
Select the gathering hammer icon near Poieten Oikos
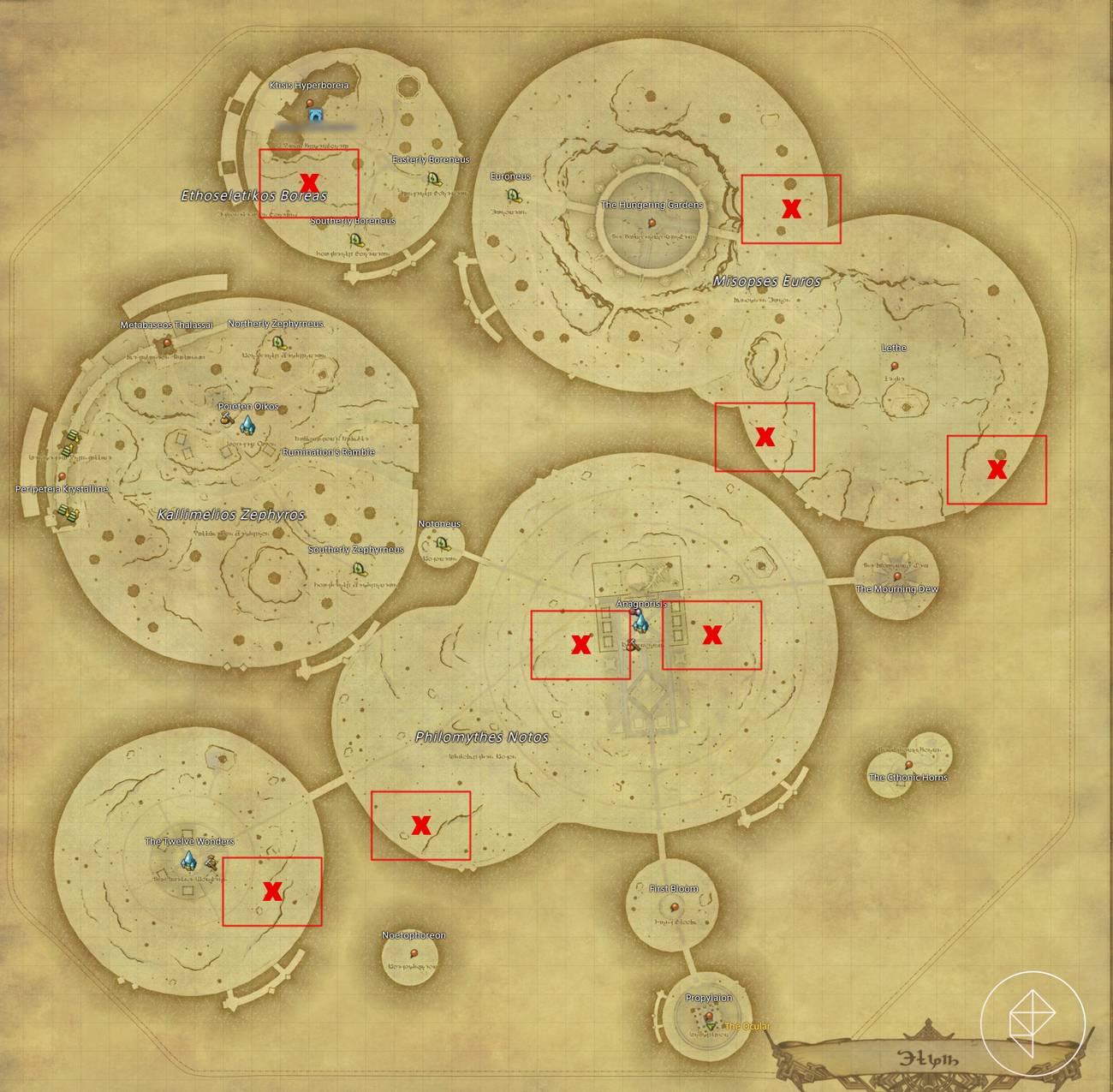[226, 418]
